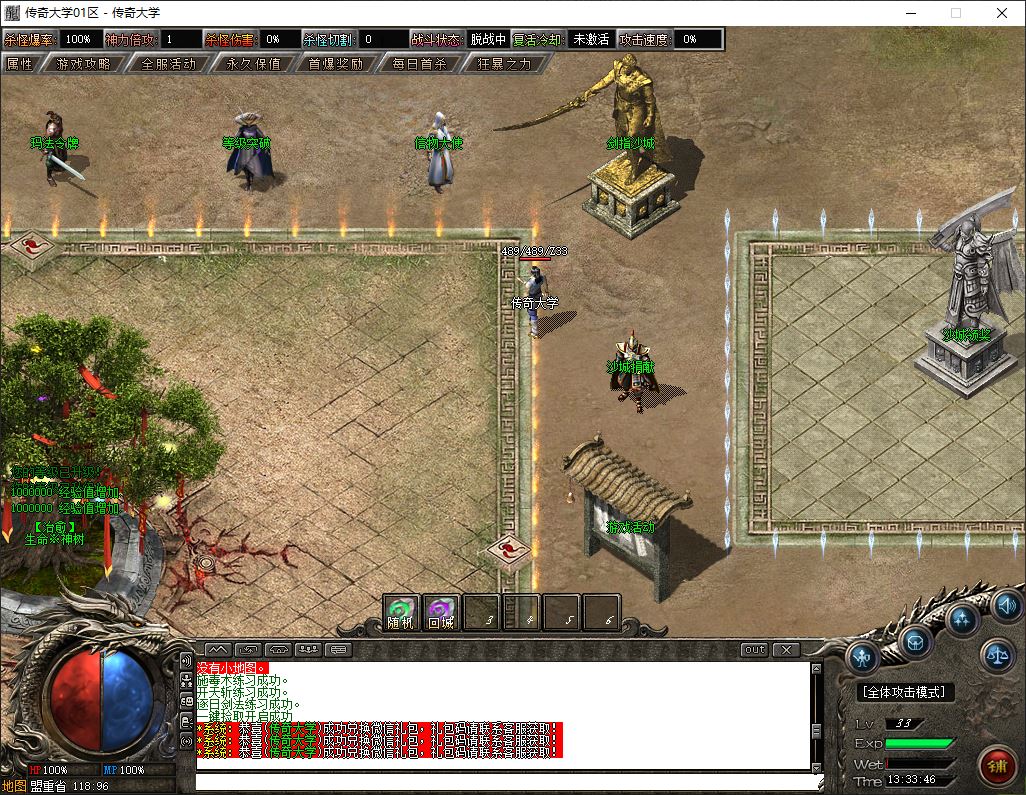
Task: Open the 每日首杀 daily first kill menu
Action: tap(419, 63)
